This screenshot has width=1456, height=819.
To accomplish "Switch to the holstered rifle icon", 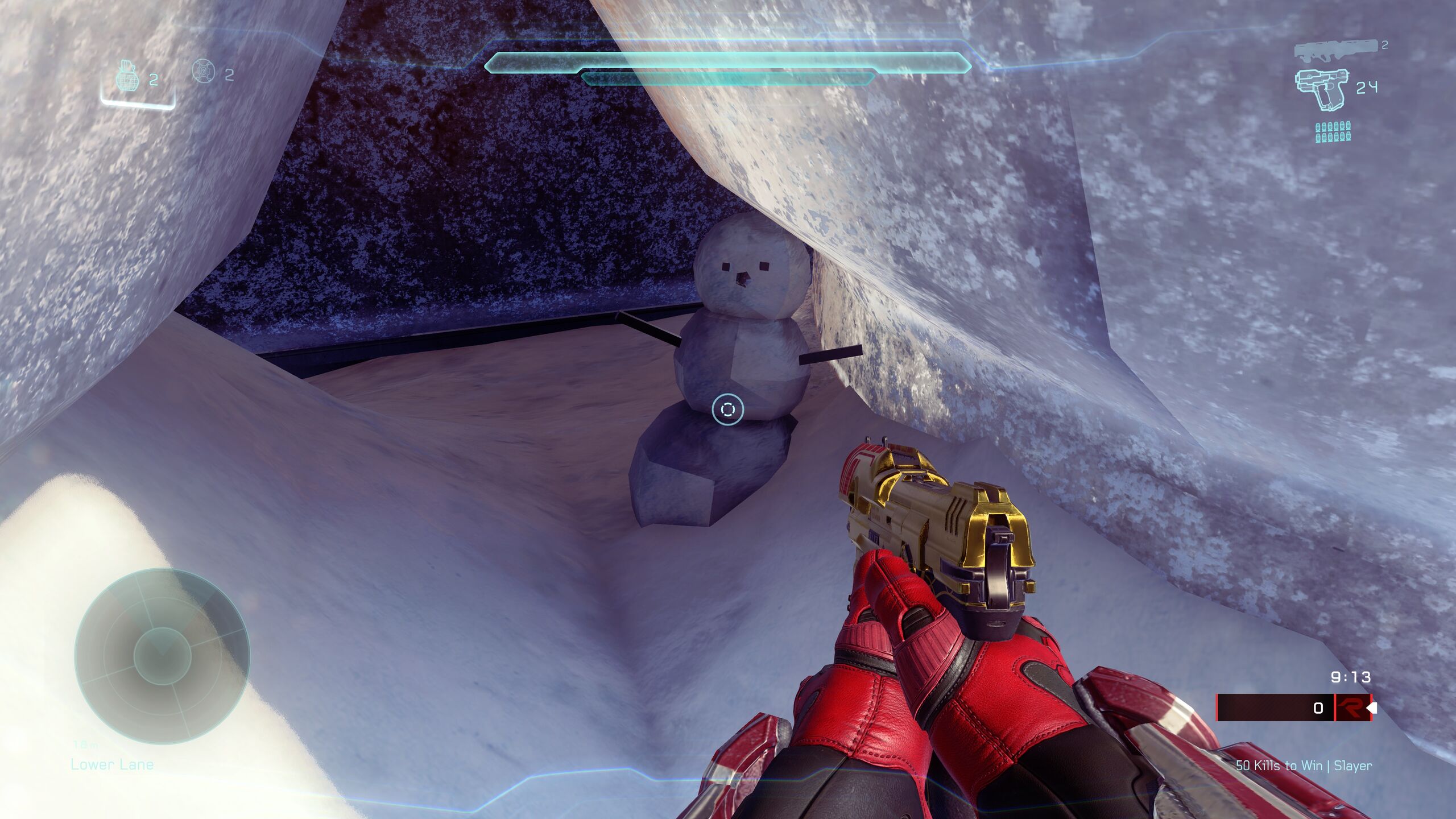I will point(1335,50).
